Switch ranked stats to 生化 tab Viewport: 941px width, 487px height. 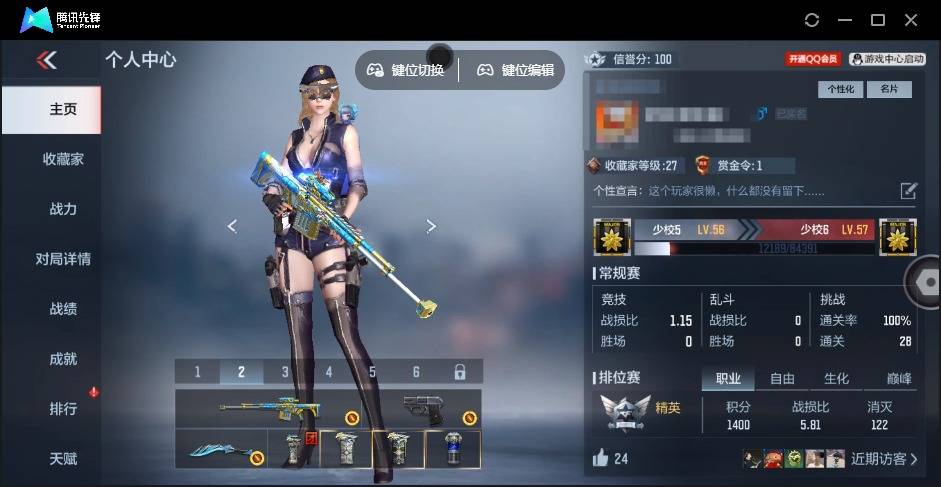point(836,379)
